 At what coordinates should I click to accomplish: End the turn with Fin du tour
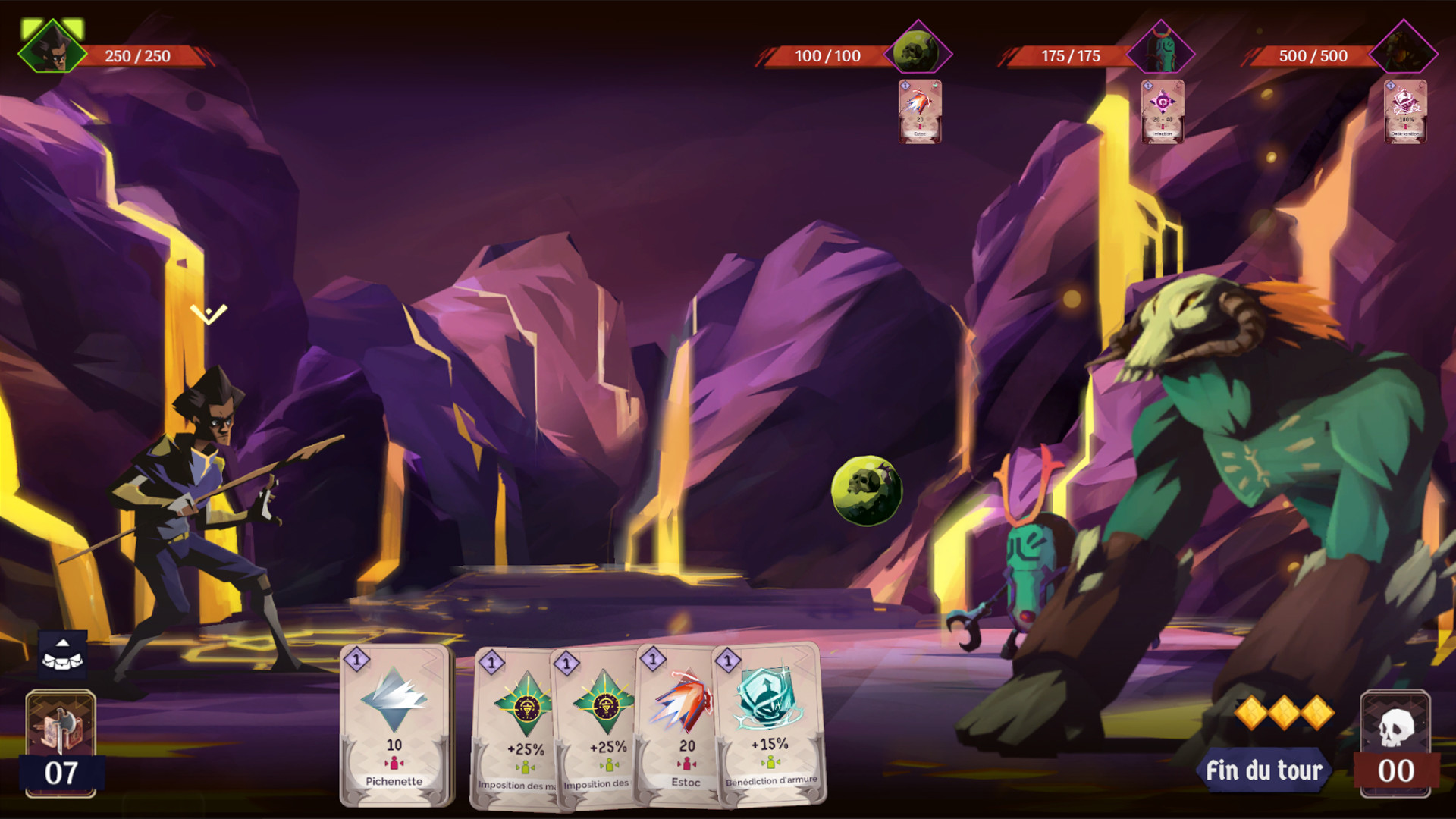click(1263, 770)
